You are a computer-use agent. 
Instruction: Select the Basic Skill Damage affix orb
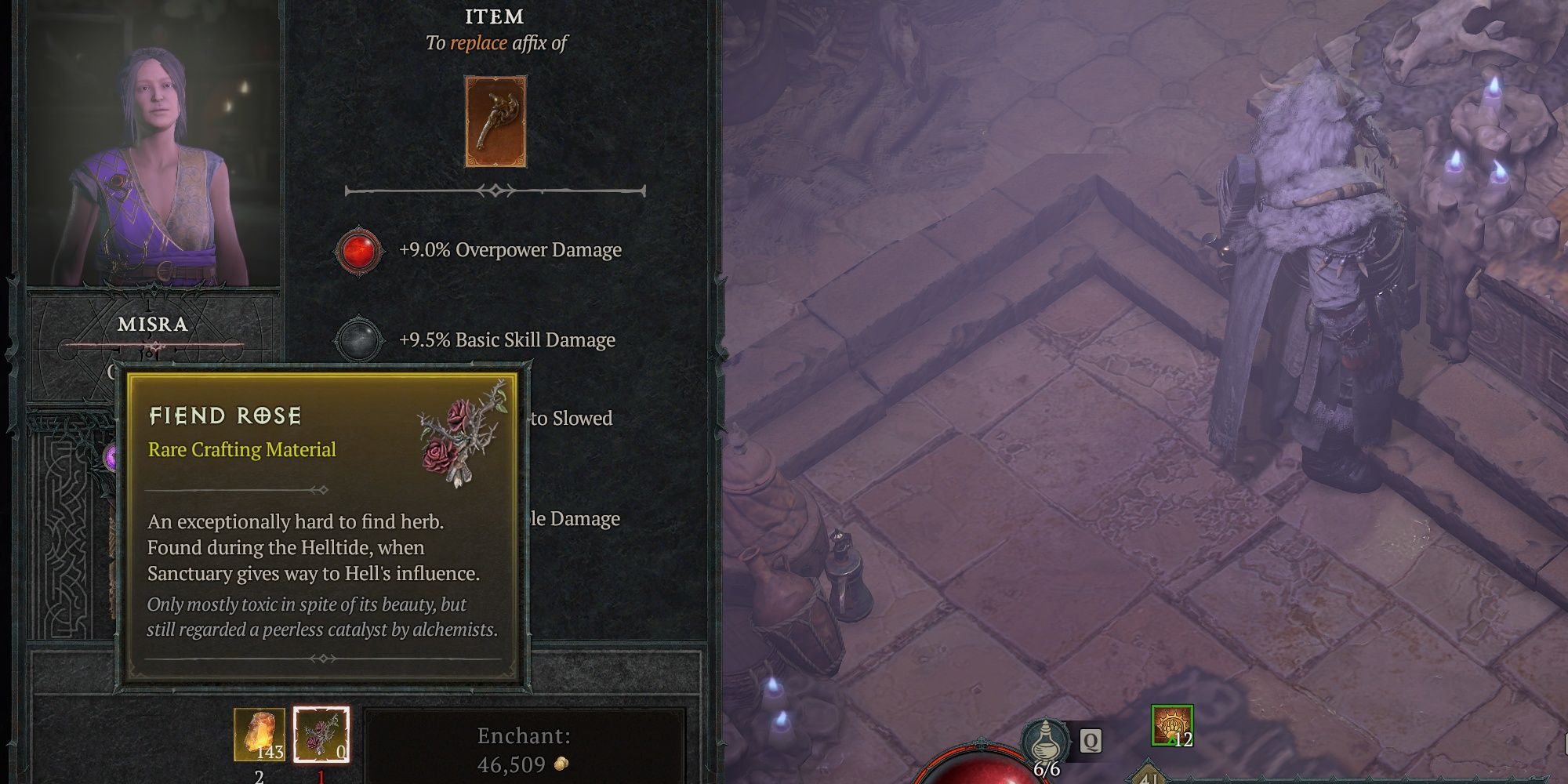pos(359,339)
